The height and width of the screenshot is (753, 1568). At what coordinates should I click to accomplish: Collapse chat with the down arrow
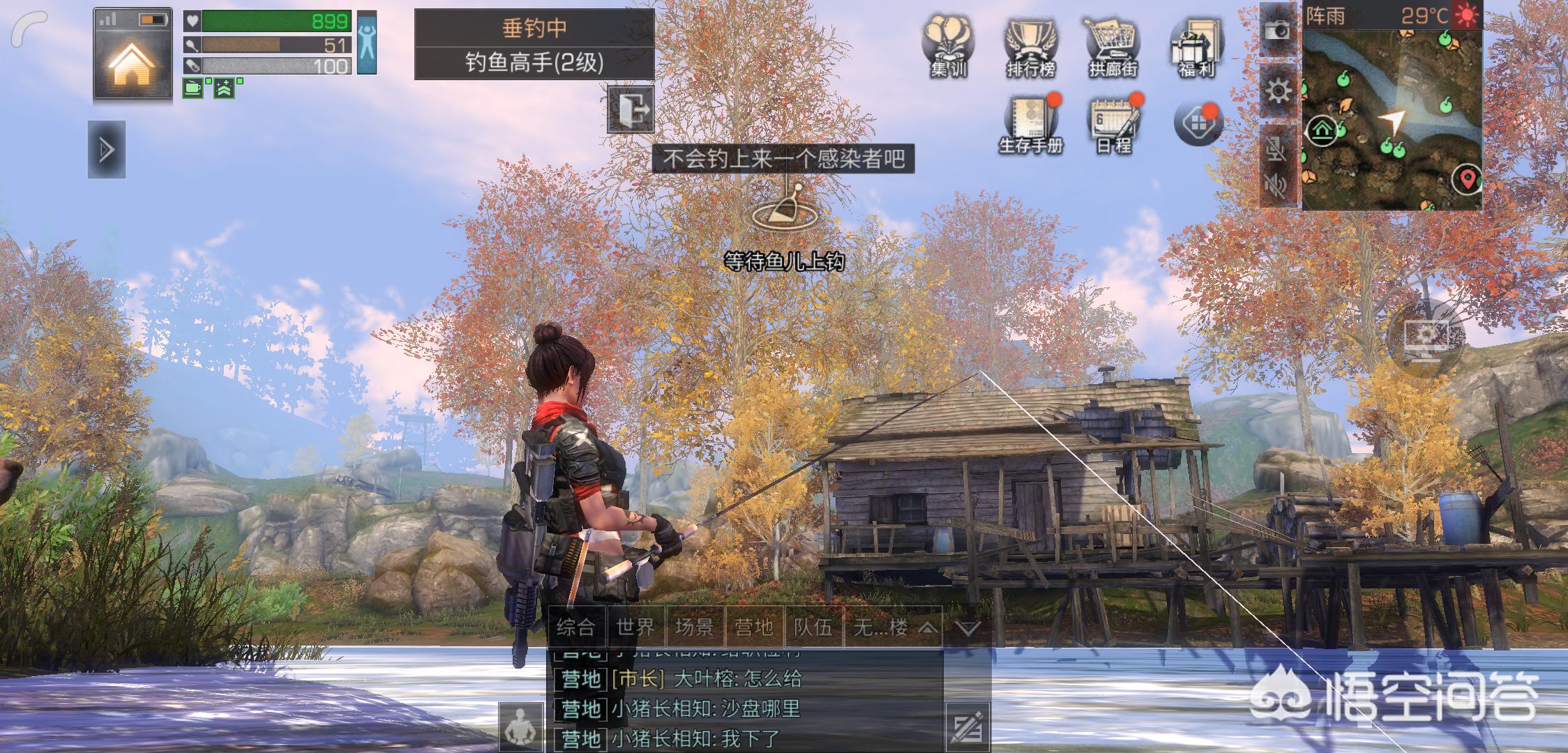pos(967,628)
